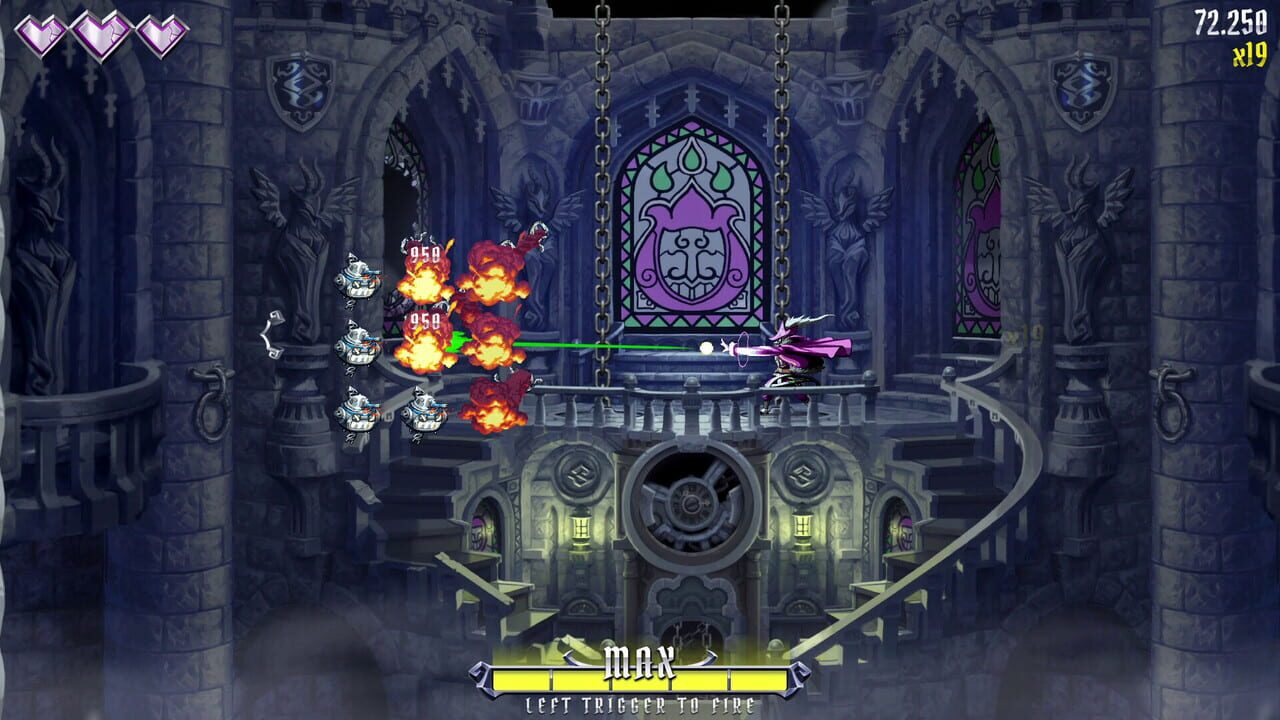
Task: Click the white energy orb near the hero
Action: (x=706, y=348)
